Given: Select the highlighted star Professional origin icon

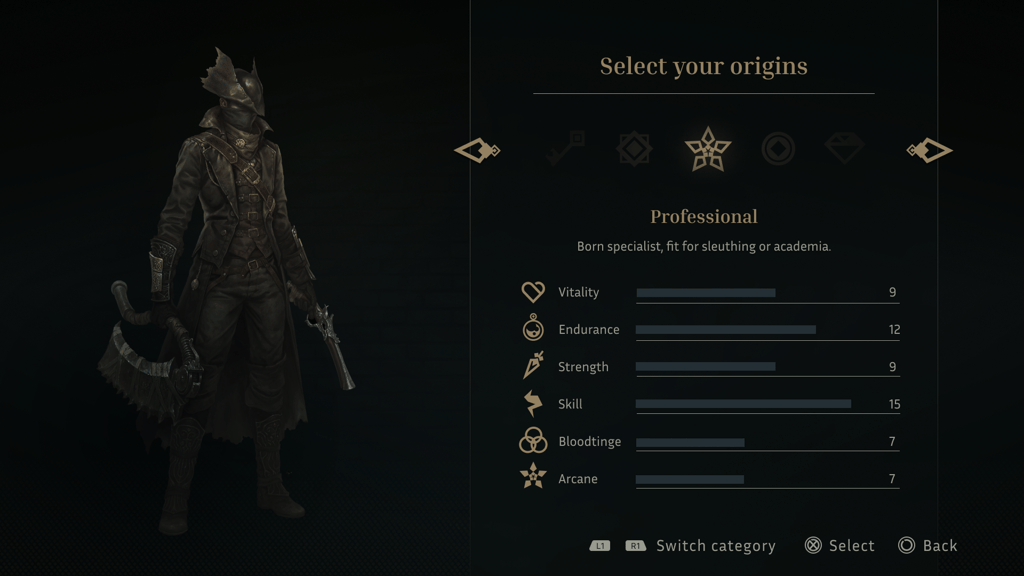Looking at the screenshot, I should pos(707,149).
